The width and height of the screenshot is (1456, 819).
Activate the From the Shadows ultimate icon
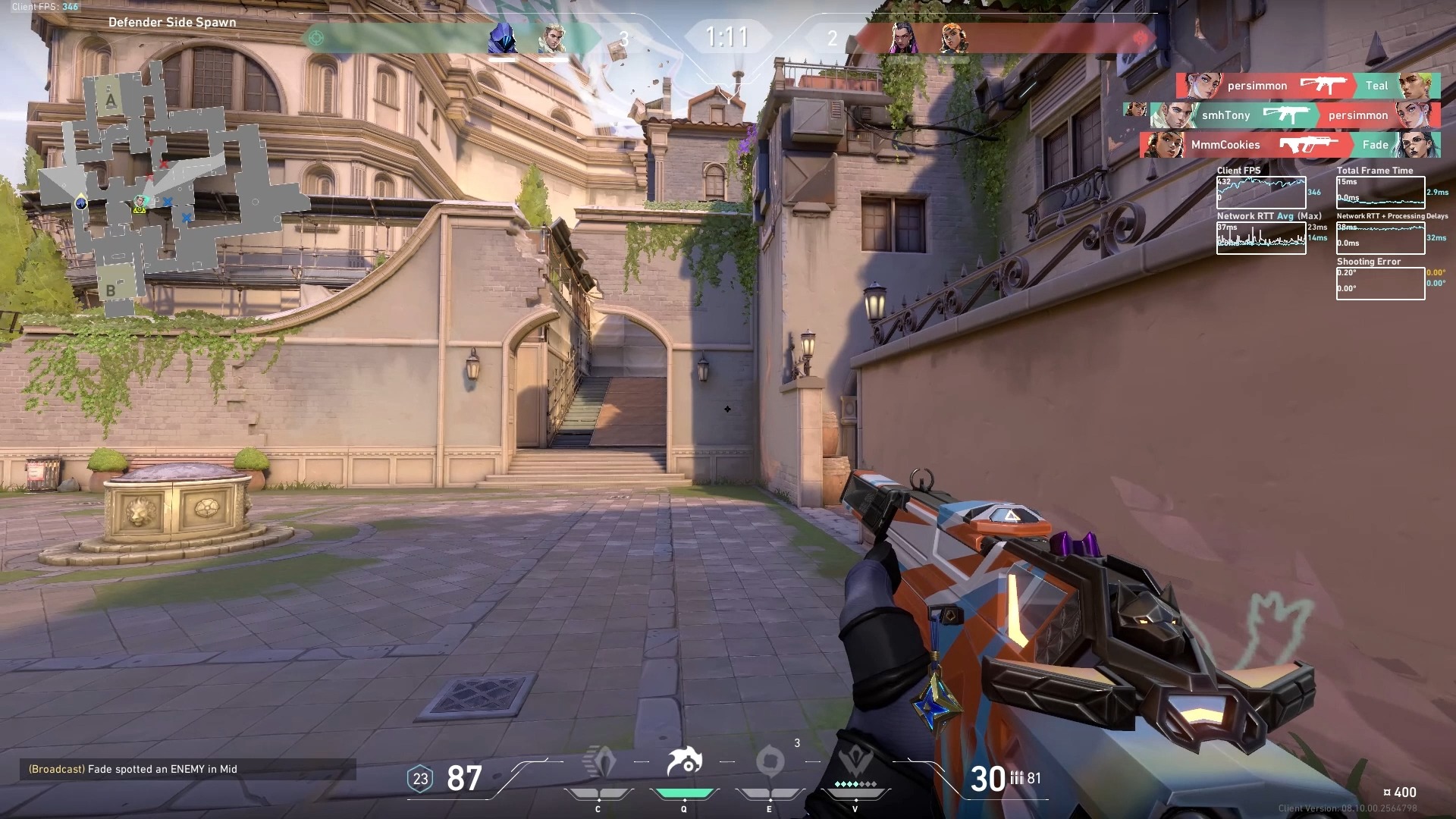(855, 761)
